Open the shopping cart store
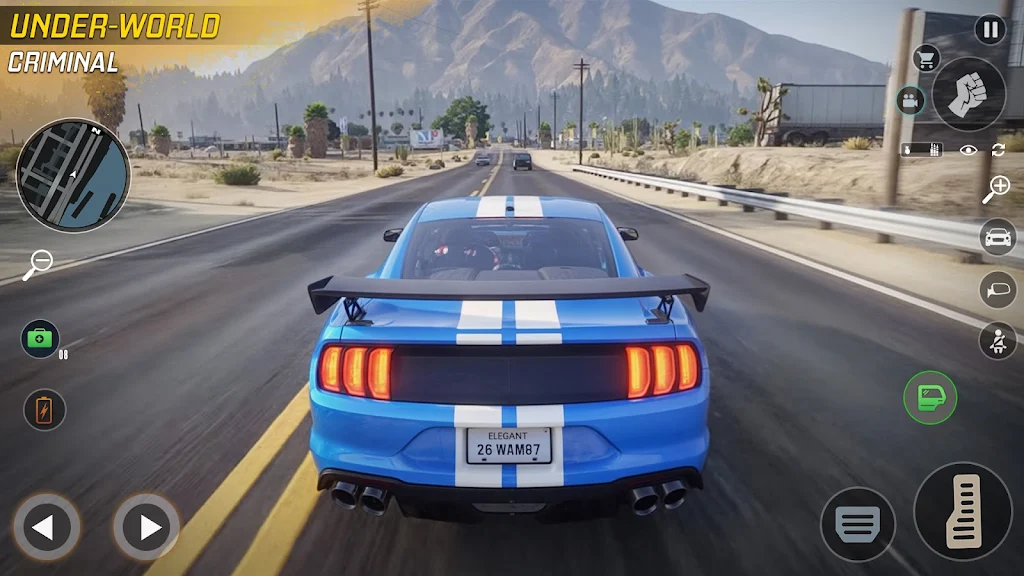1024x576 pixels. pyautogui.click(x=927, y=58)
